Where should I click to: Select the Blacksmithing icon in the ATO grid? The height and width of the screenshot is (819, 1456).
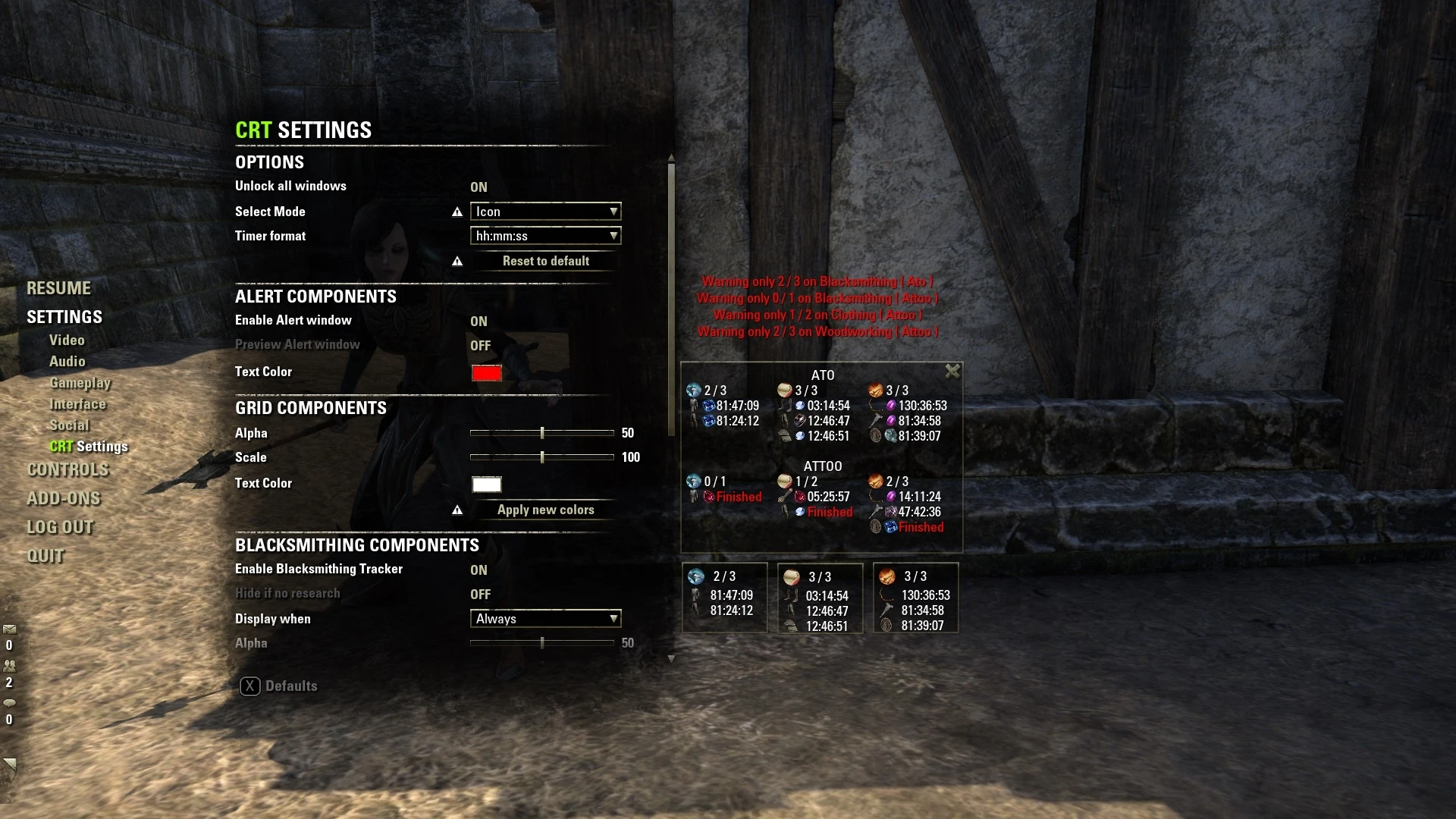693,390
